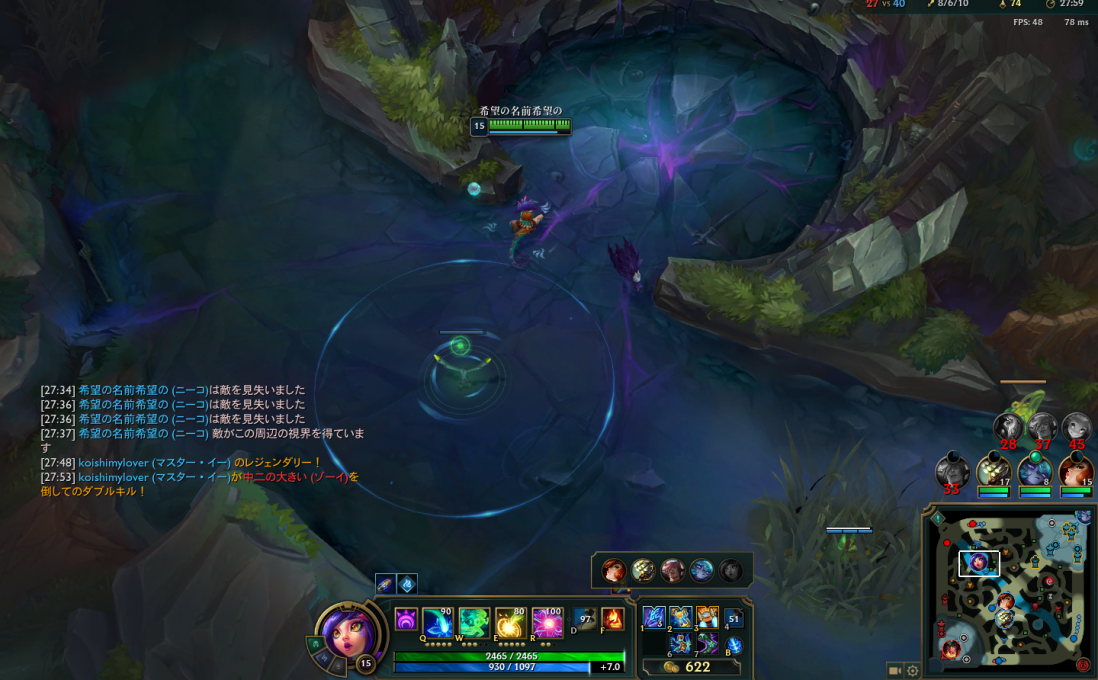Select the red-haired ally portrait above minimap
The height and width of the screenshot is (680, 1098).
[x=1076, y=470]
